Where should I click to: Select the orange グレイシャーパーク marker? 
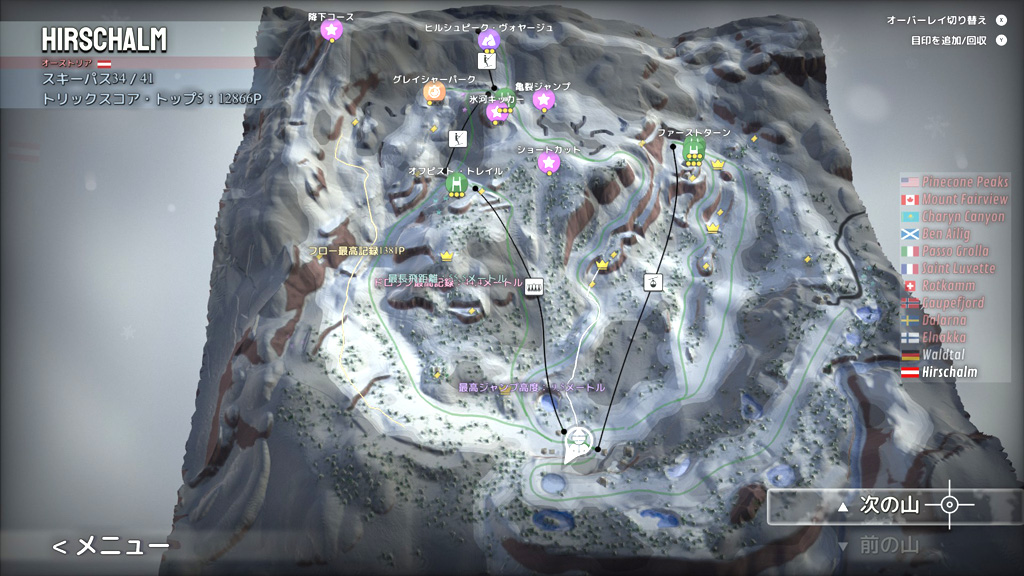(434, 92)
